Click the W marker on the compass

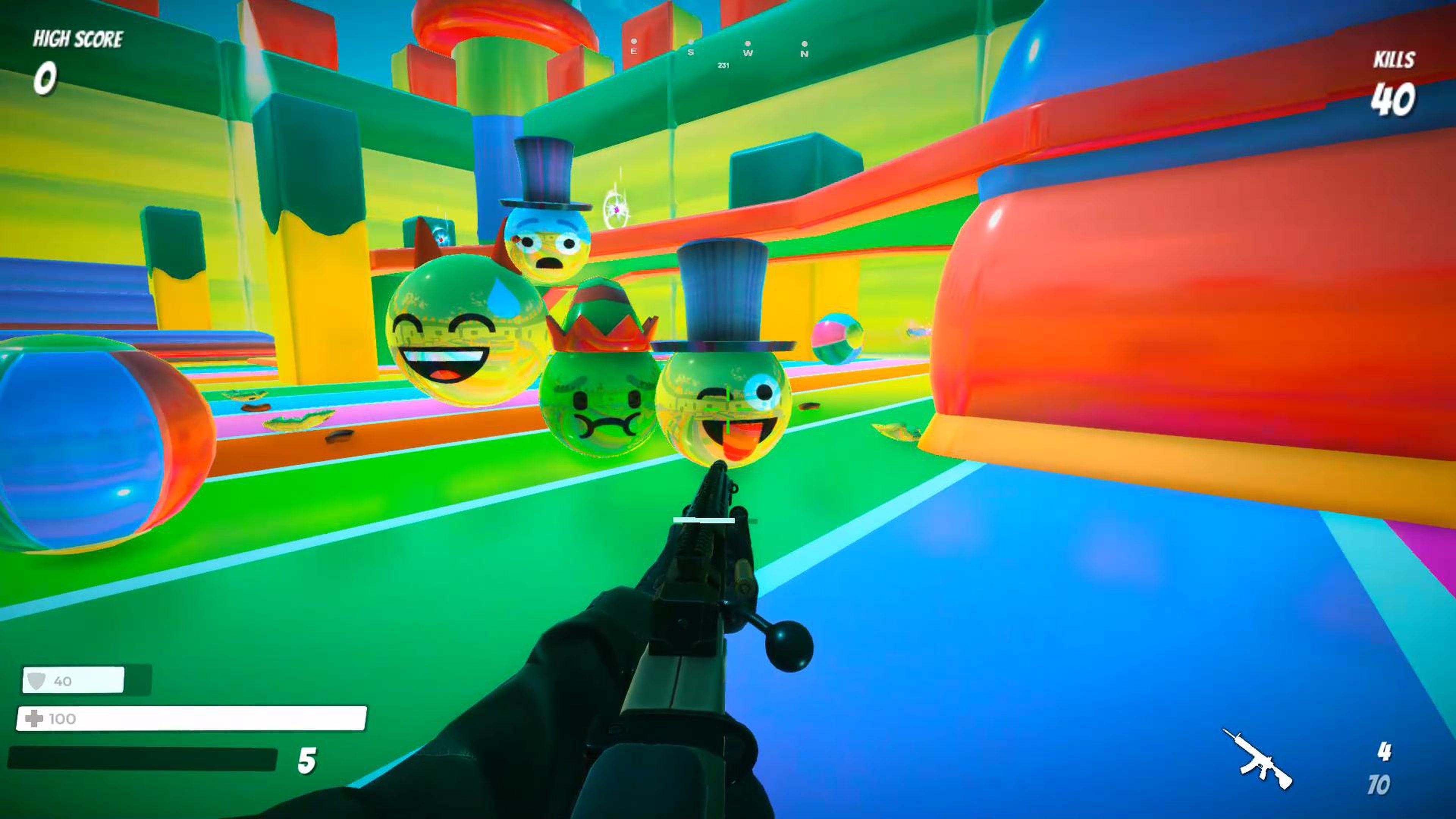(x=748, y=53)
